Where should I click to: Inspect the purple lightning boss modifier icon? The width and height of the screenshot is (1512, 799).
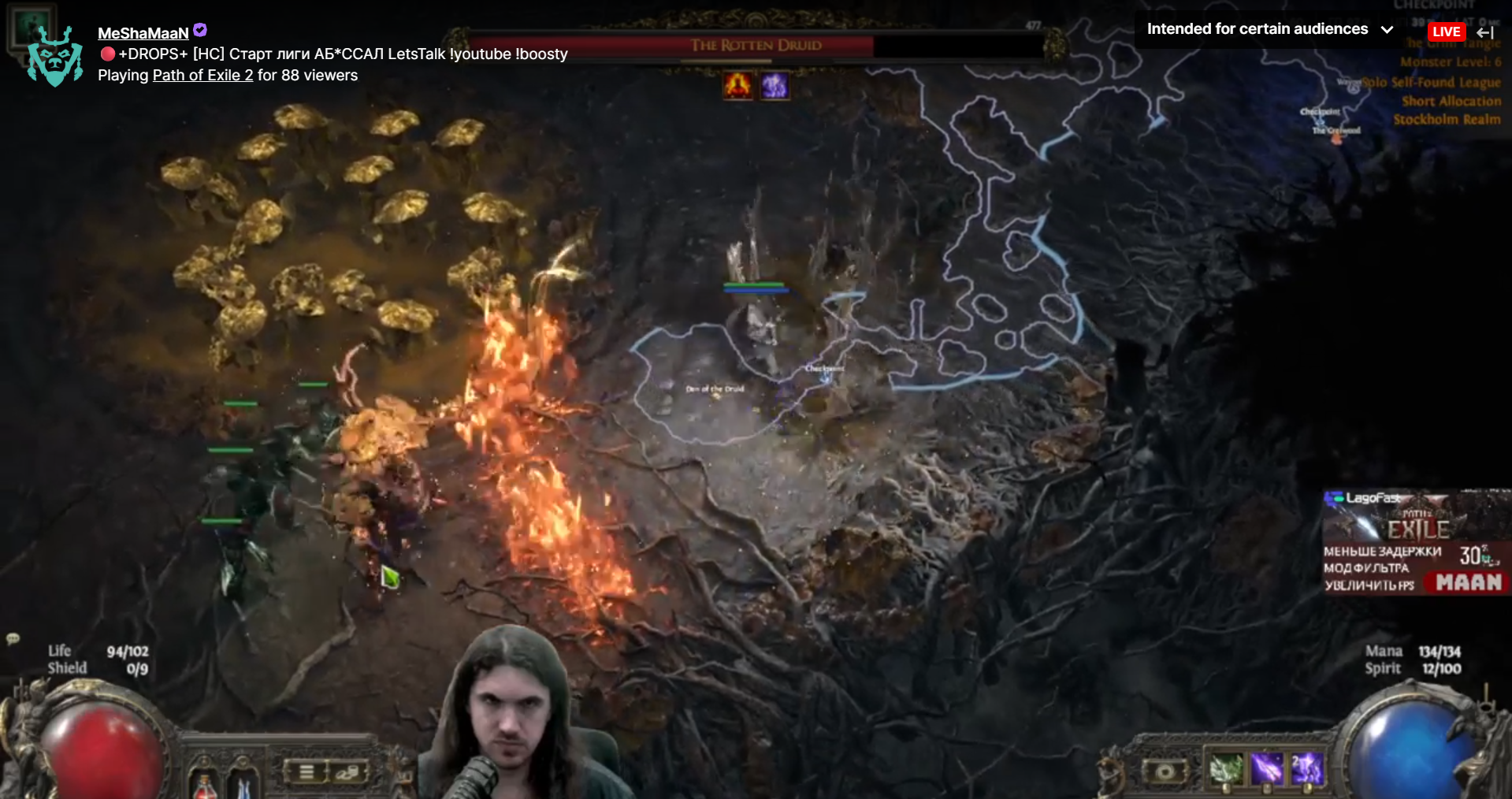tap(774, 85)
